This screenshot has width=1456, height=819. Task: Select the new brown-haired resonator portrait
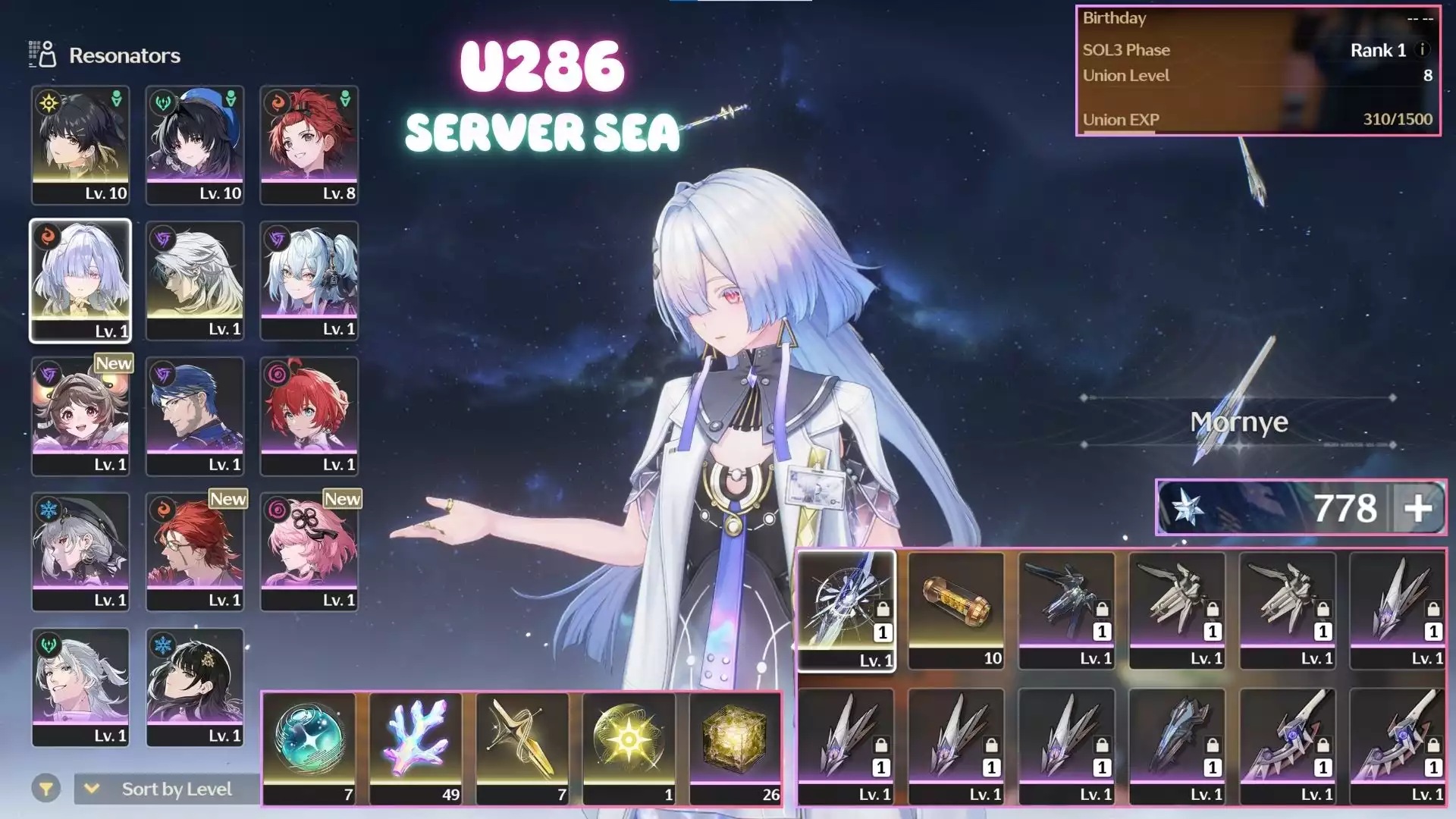click(x=80, y=416)
